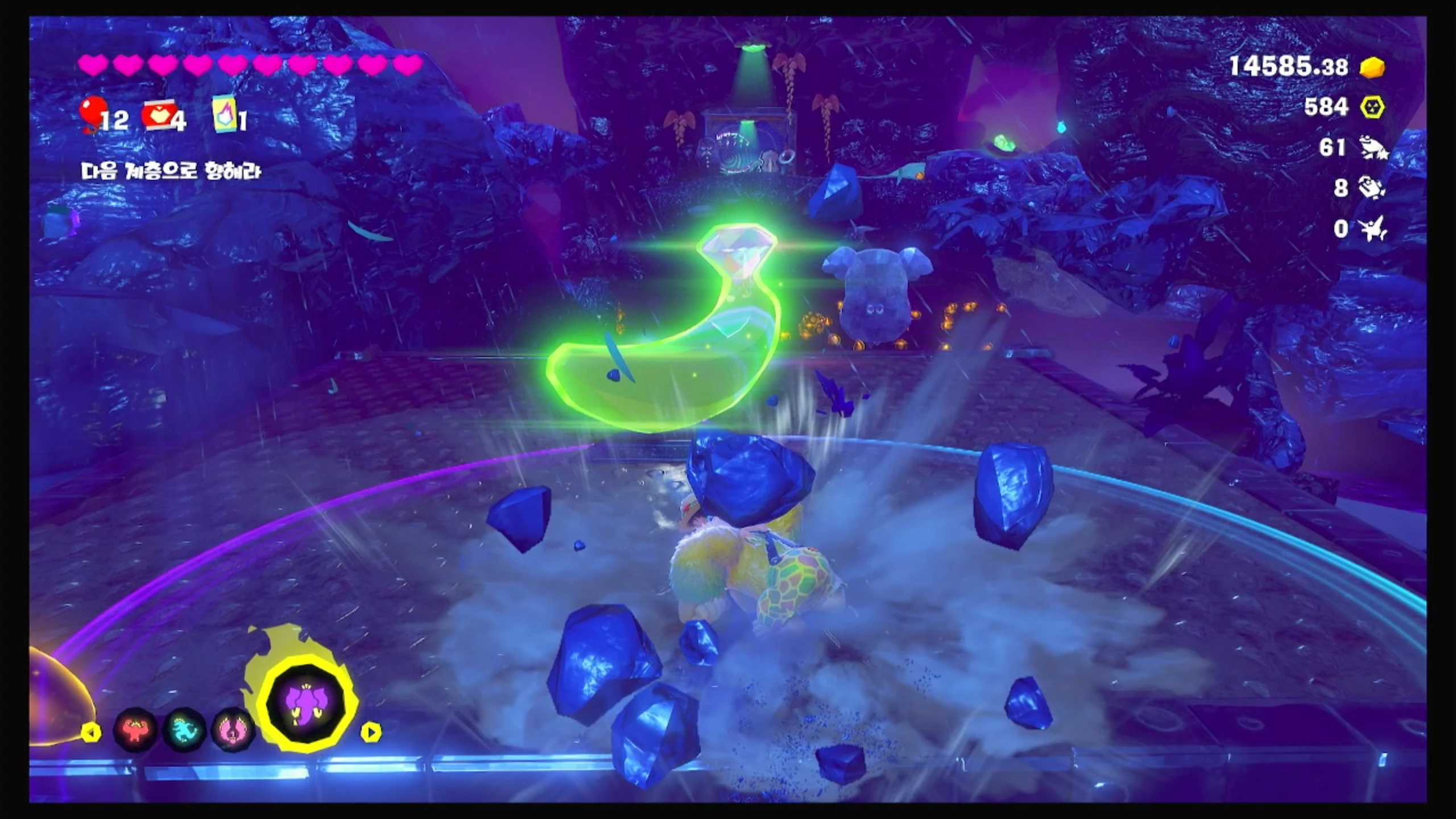Switch to the cyan Zebra Bananza icon
Image resolution: width=1456 pixels, height=819 pixels.
tap(184, 730)
